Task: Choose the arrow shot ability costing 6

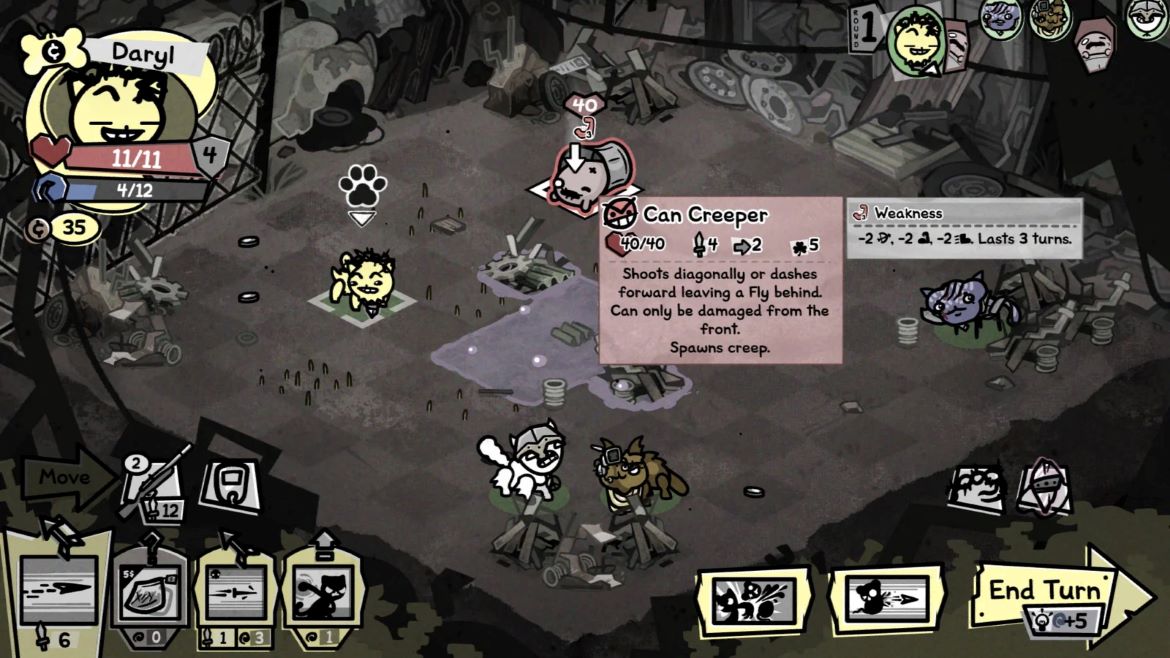Action: pos(58,590)
